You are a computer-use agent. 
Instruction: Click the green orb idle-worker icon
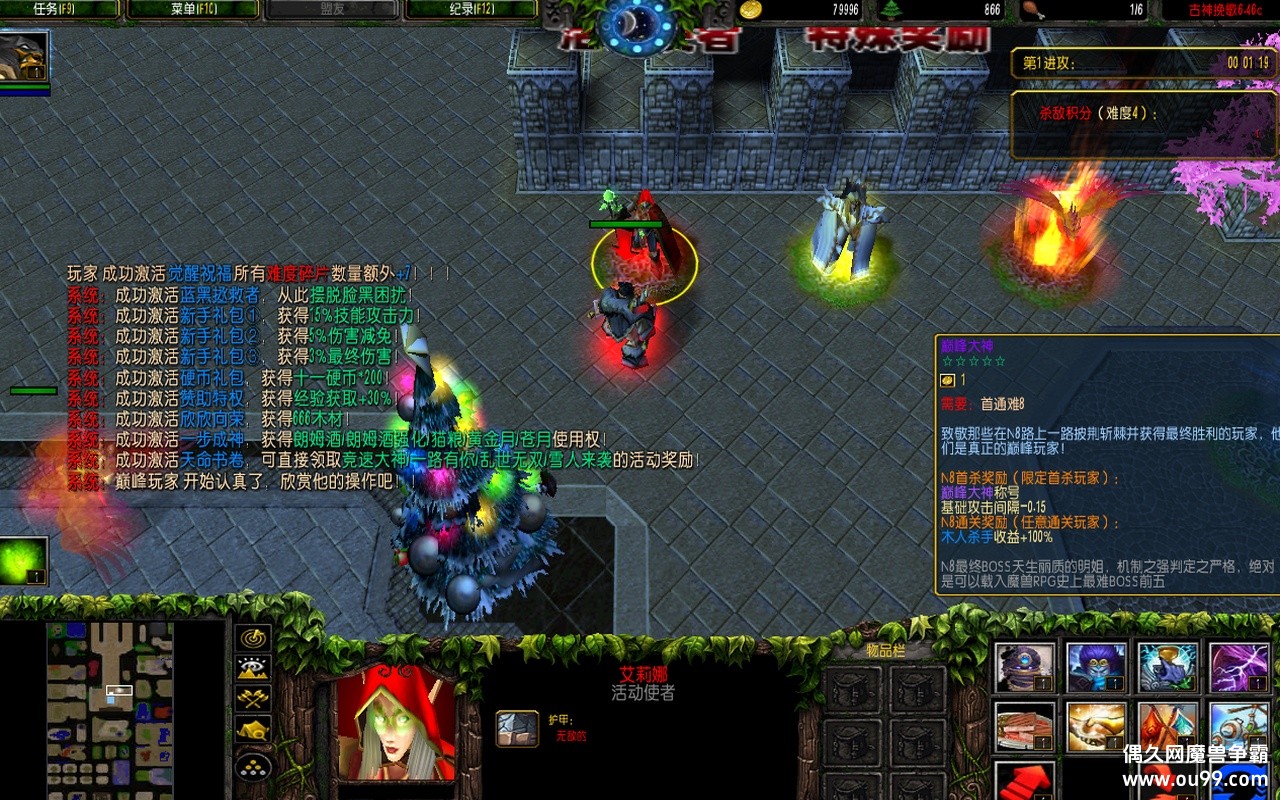tap(24, 561)
